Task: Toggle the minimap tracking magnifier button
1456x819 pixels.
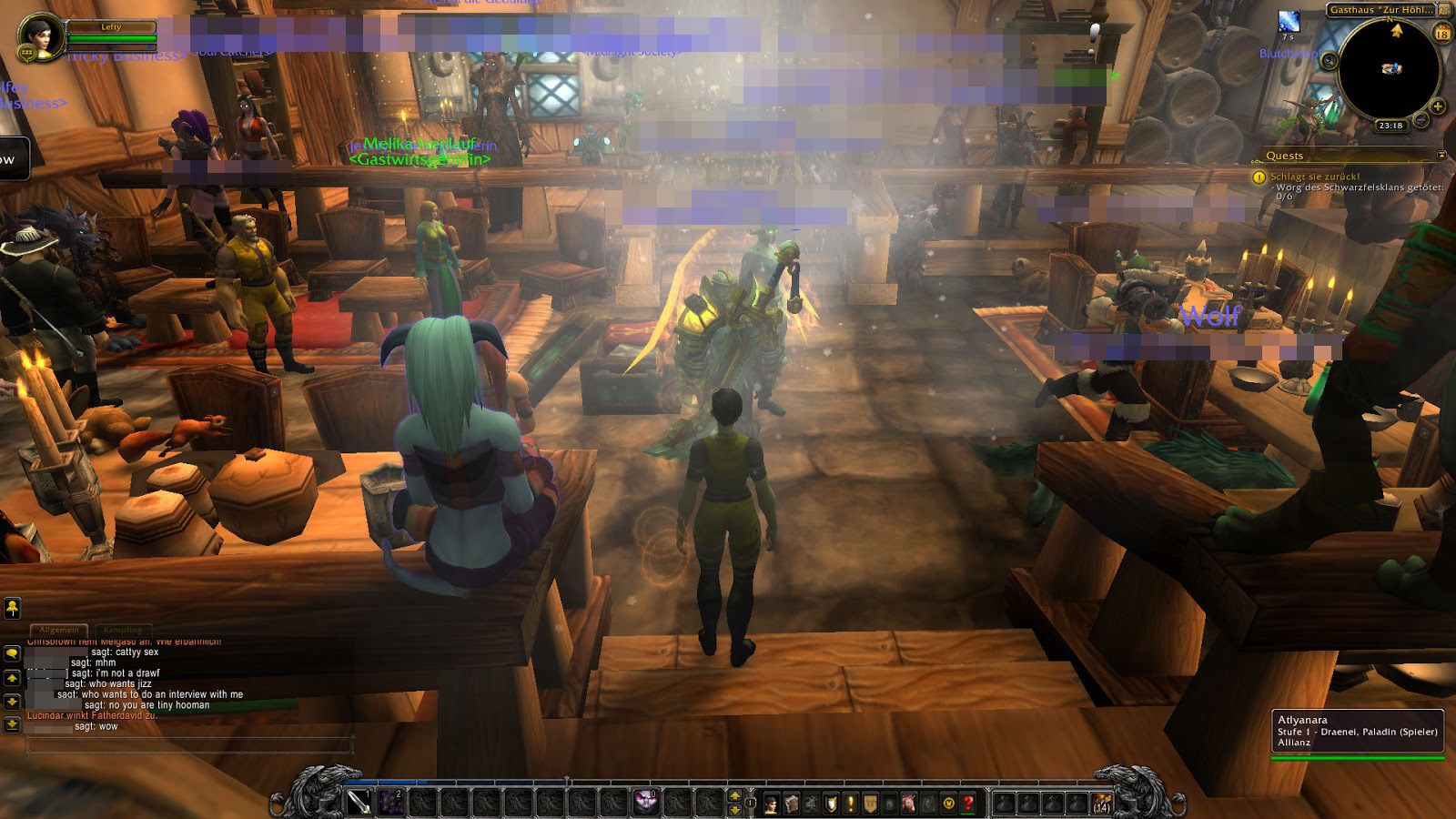Action: (x=1330, y=61)
